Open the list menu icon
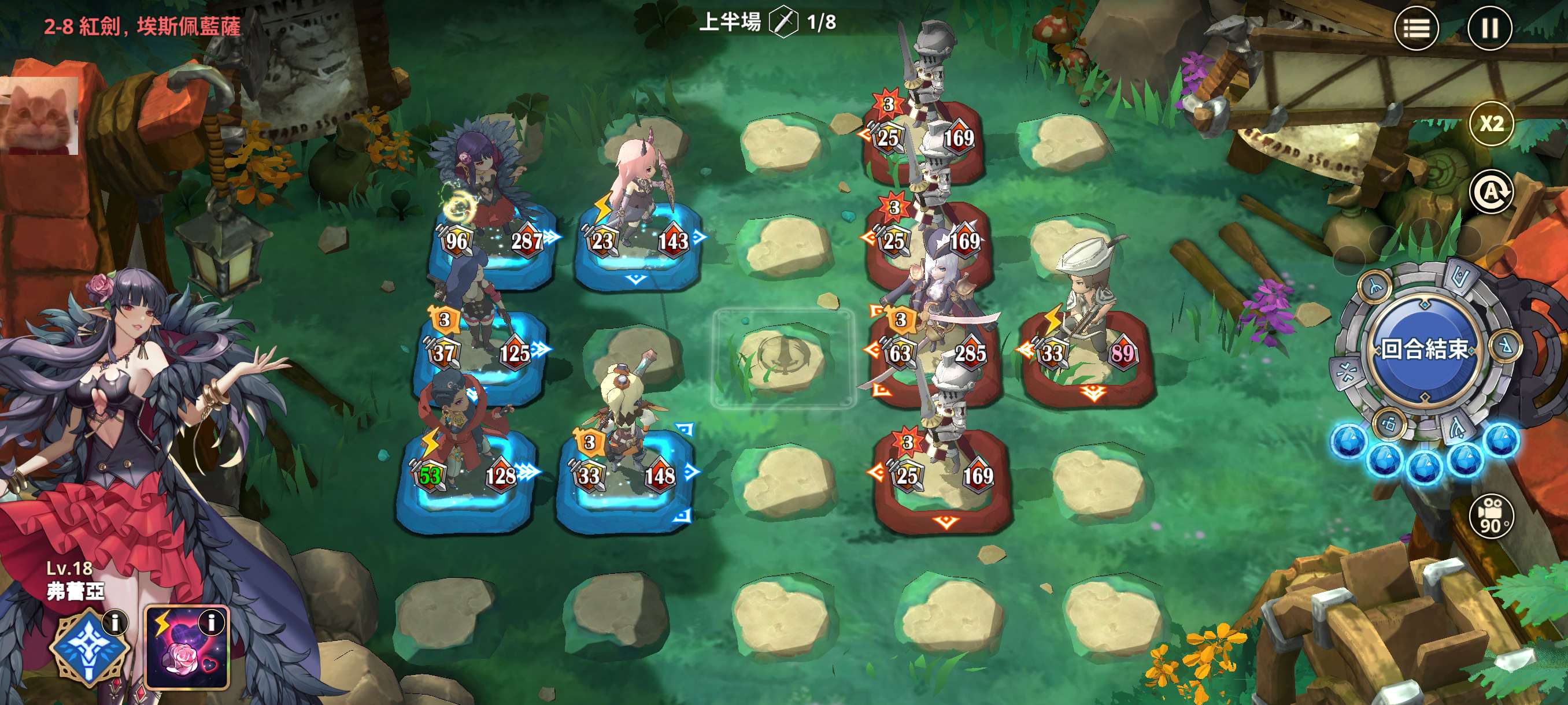 (x=1417, y=28)
